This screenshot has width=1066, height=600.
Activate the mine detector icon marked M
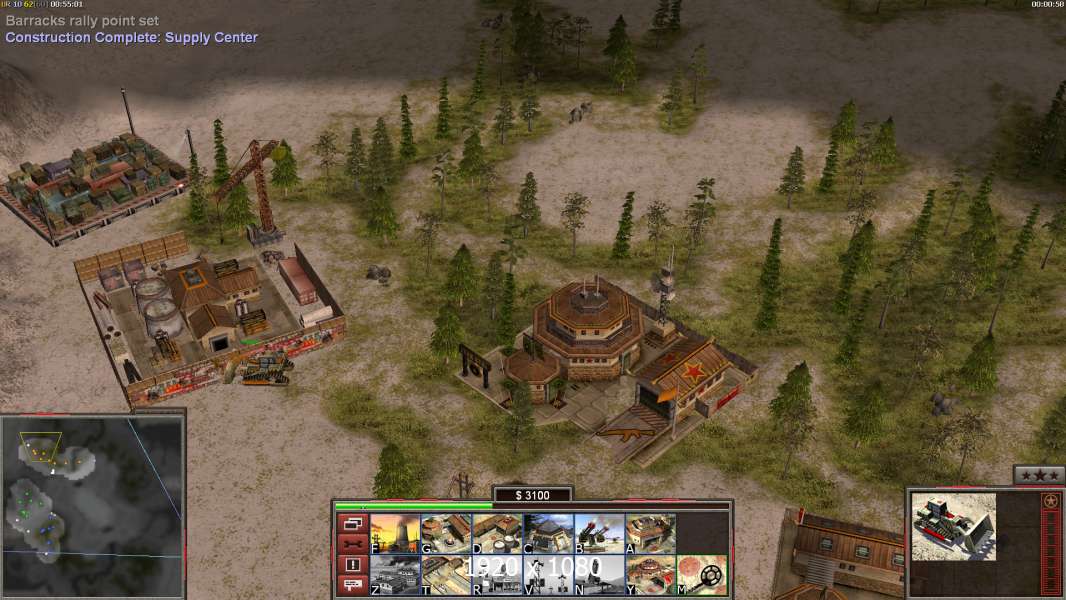click(701, 575)
